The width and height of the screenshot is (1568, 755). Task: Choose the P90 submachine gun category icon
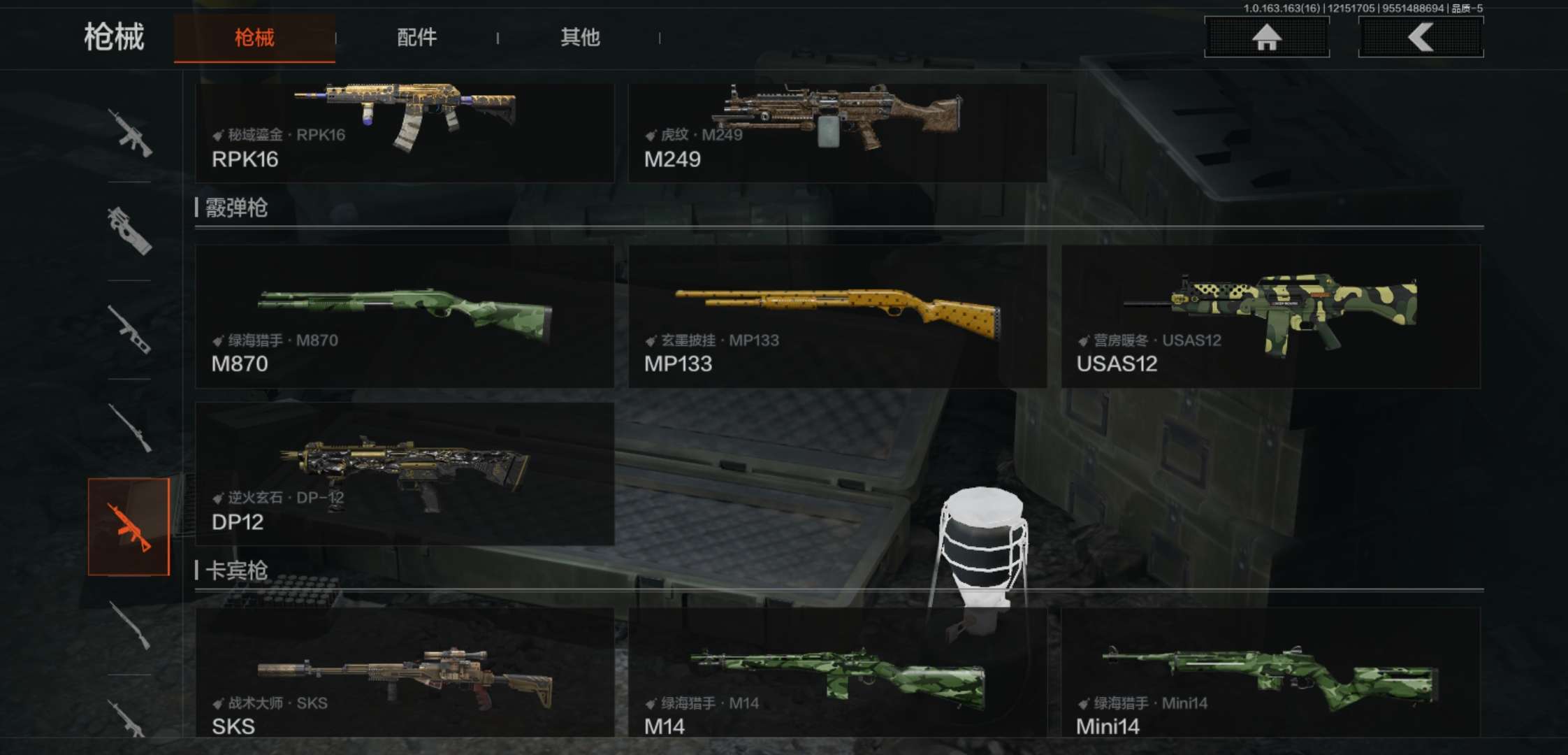(129, 231)
